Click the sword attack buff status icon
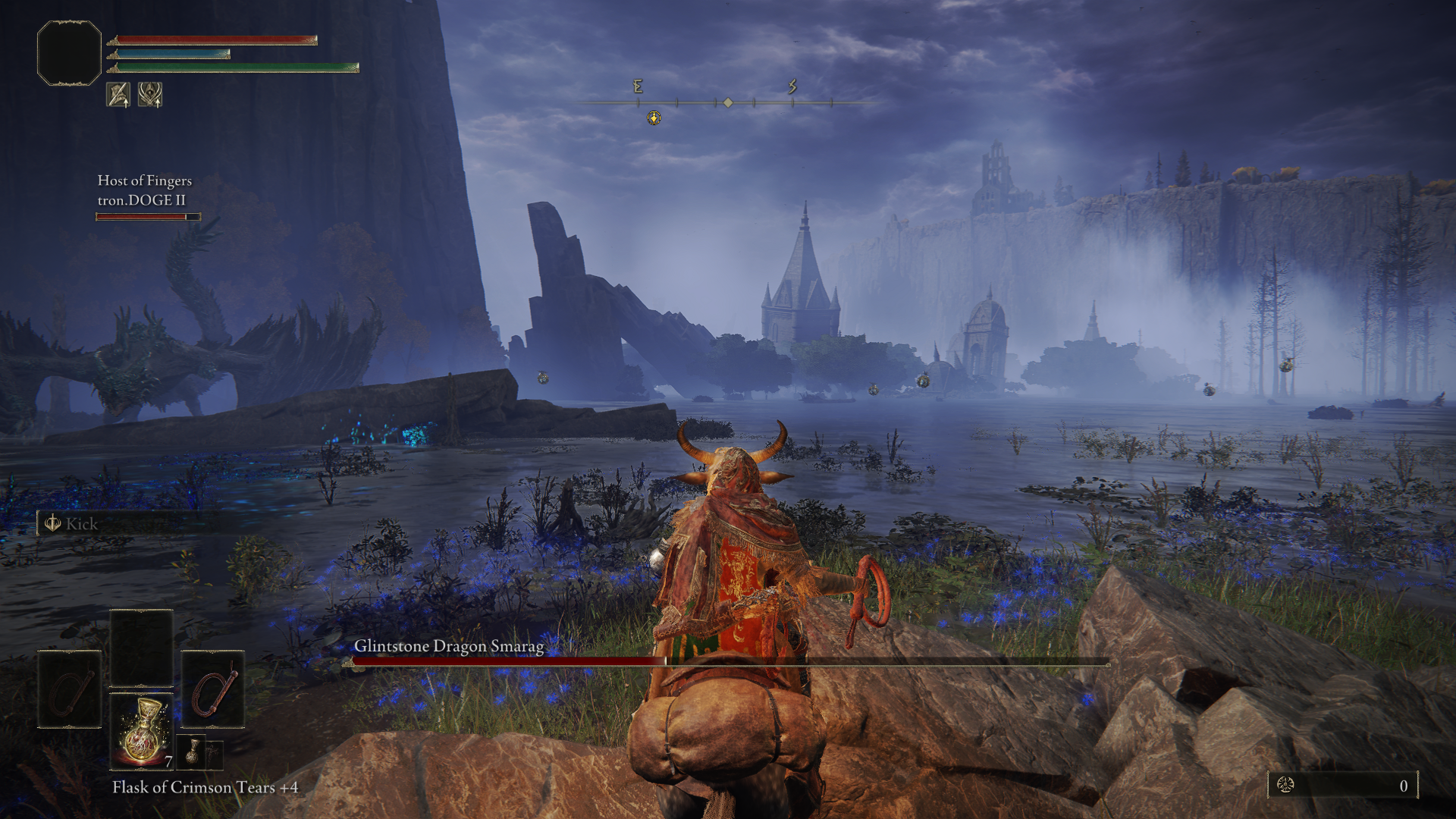The image size is (1456, 819). coord(118,95)
